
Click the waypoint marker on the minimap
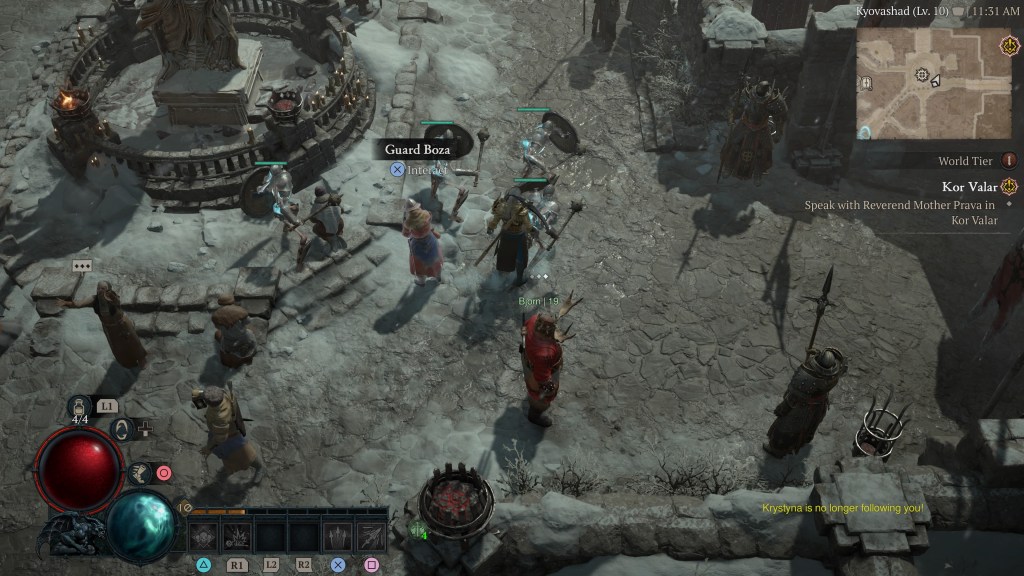pyautogui.click(x=922, y=75)
